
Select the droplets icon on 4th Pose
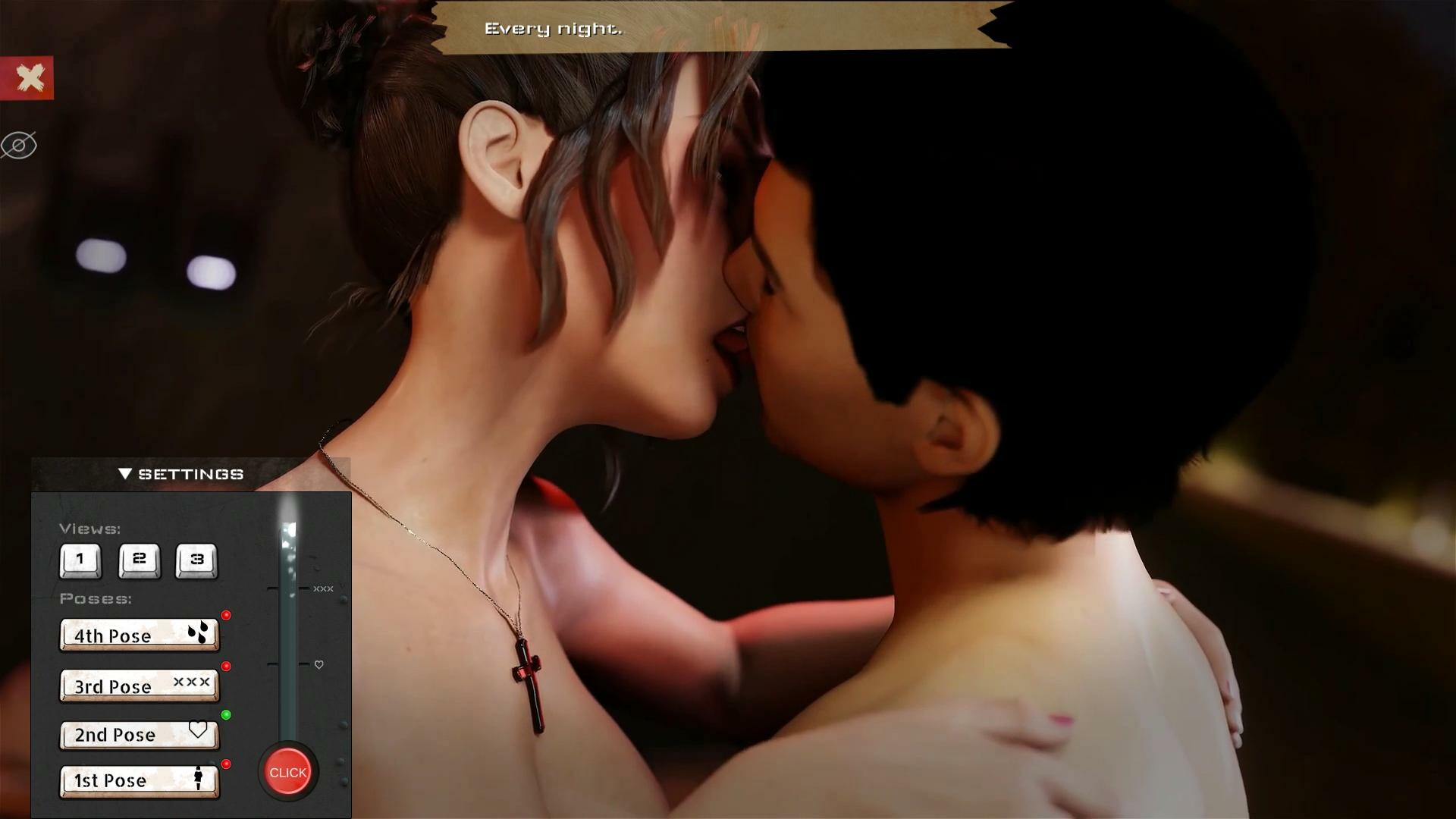pos(198,631)
